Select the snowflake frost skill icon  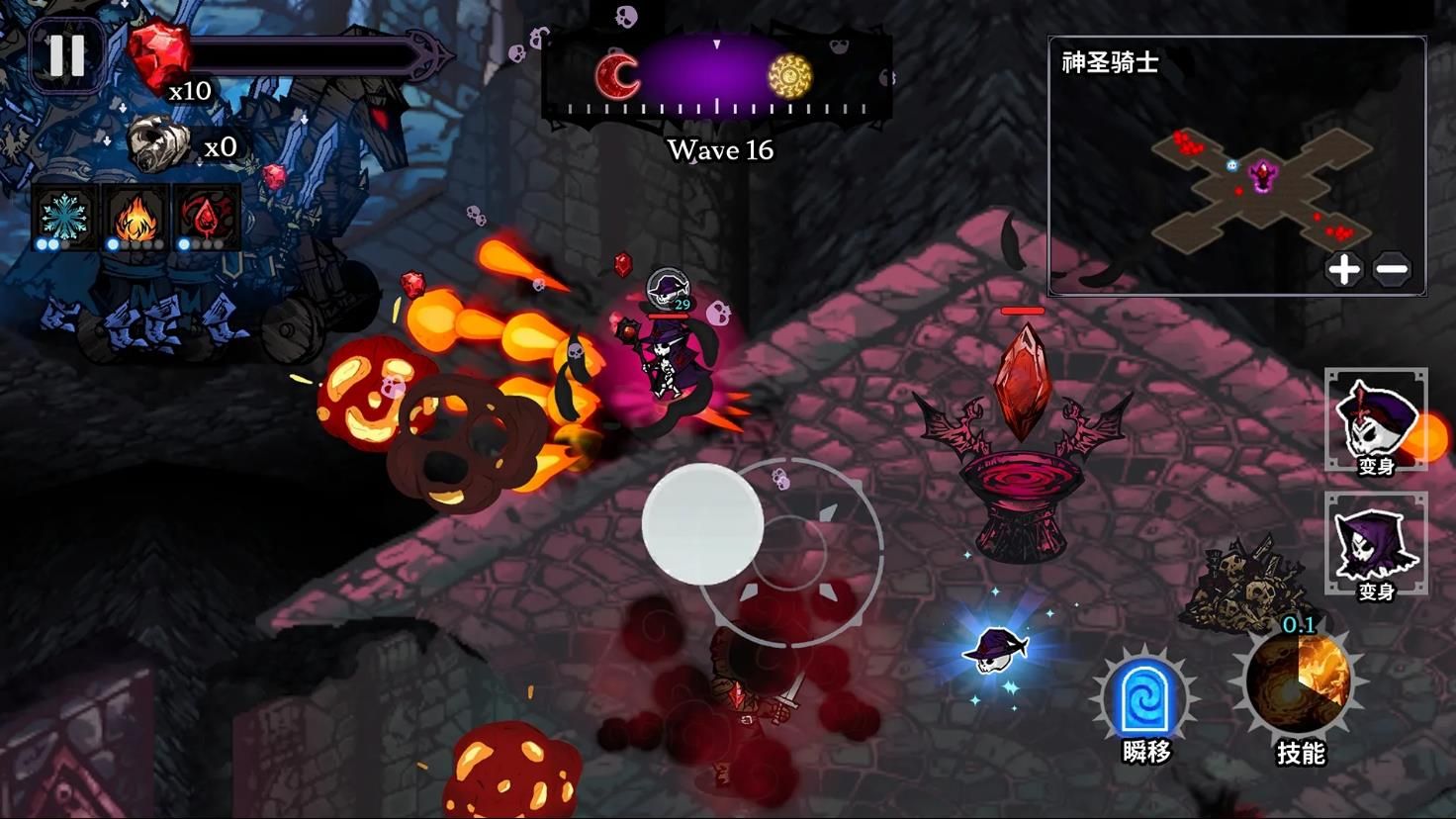[64, 216]
